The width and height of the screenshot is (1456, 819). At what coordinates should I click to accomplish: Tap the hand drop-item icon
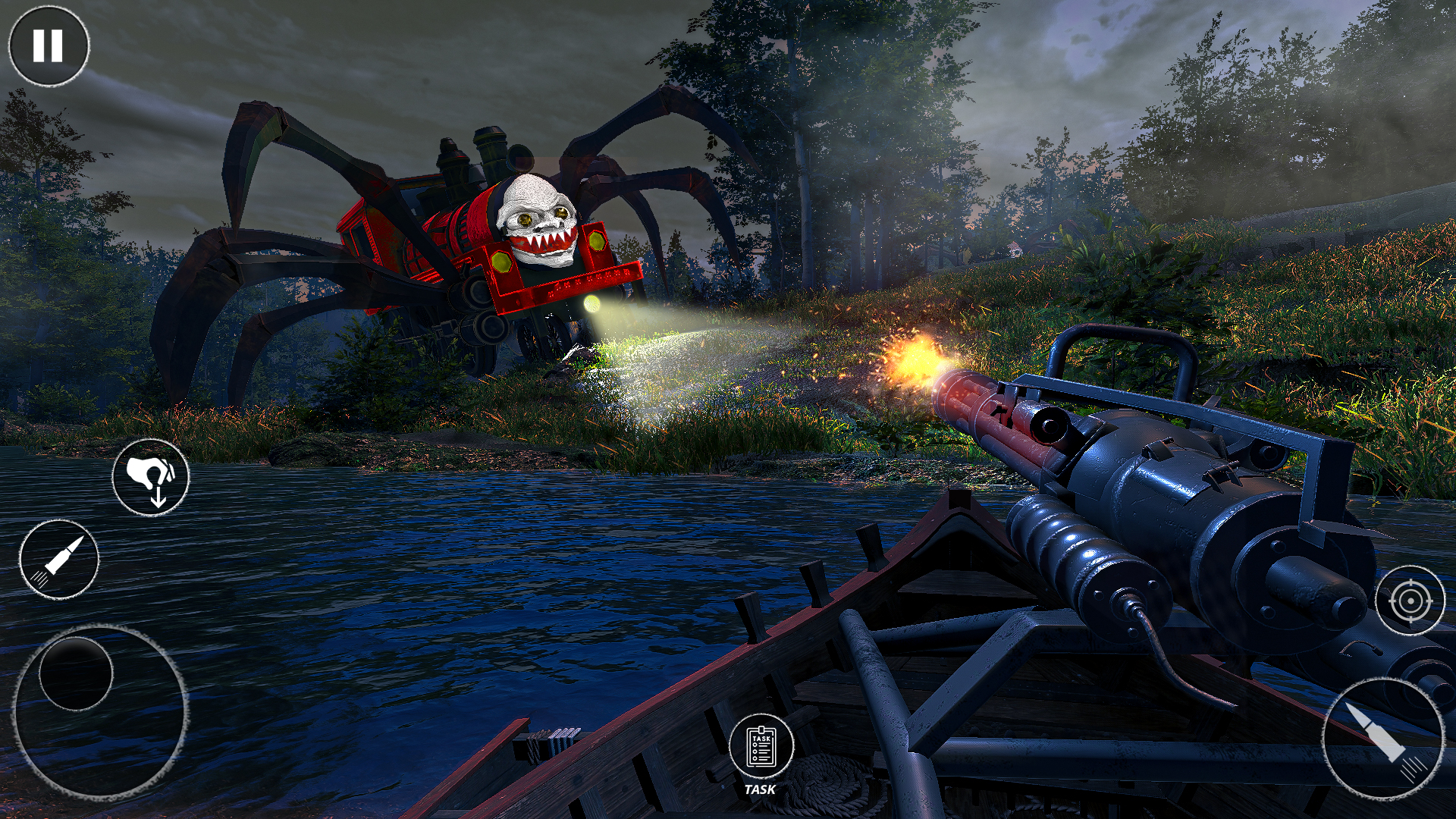(x=151, y=477)
